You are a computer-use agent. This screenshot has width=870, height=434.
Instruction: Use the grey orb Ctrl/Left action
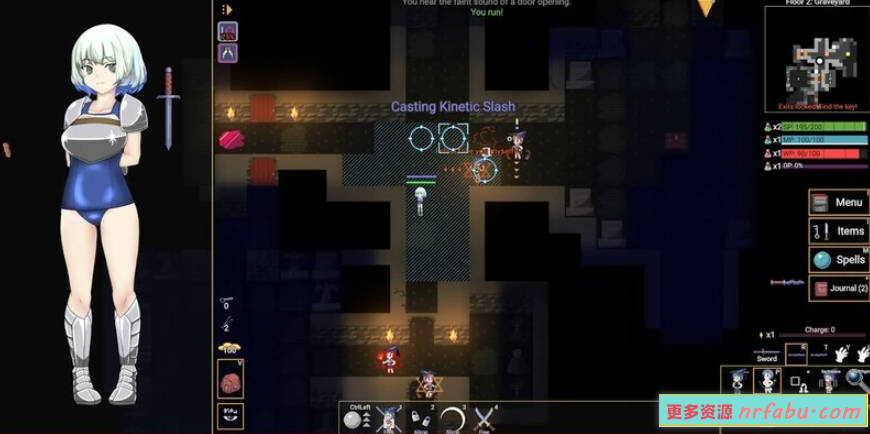(x=353, y=420)
